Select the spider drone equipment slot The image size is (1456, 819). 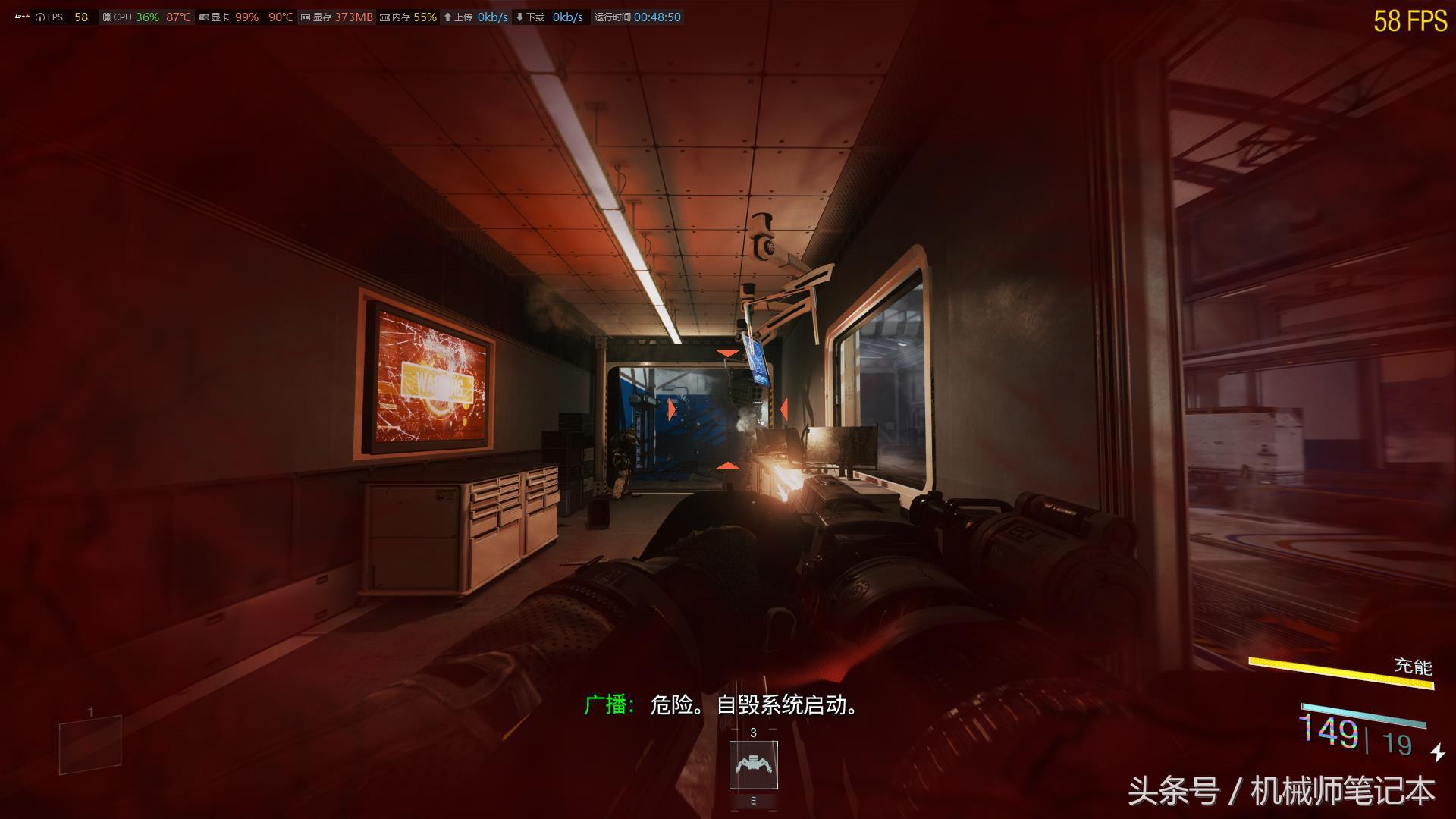(x=753, y=764)
